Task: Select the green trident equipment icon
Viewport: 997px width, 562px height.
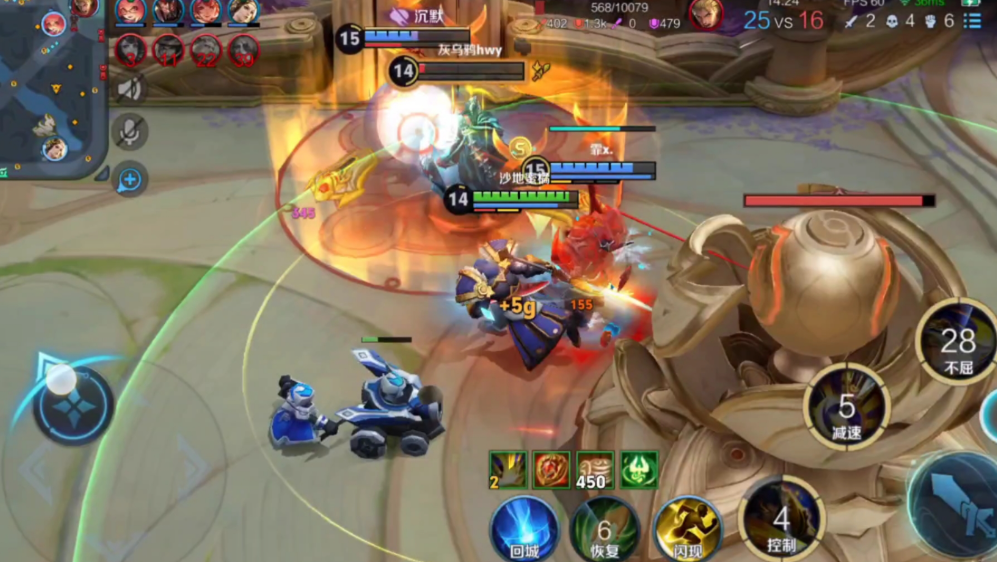Action: (638, 469)
